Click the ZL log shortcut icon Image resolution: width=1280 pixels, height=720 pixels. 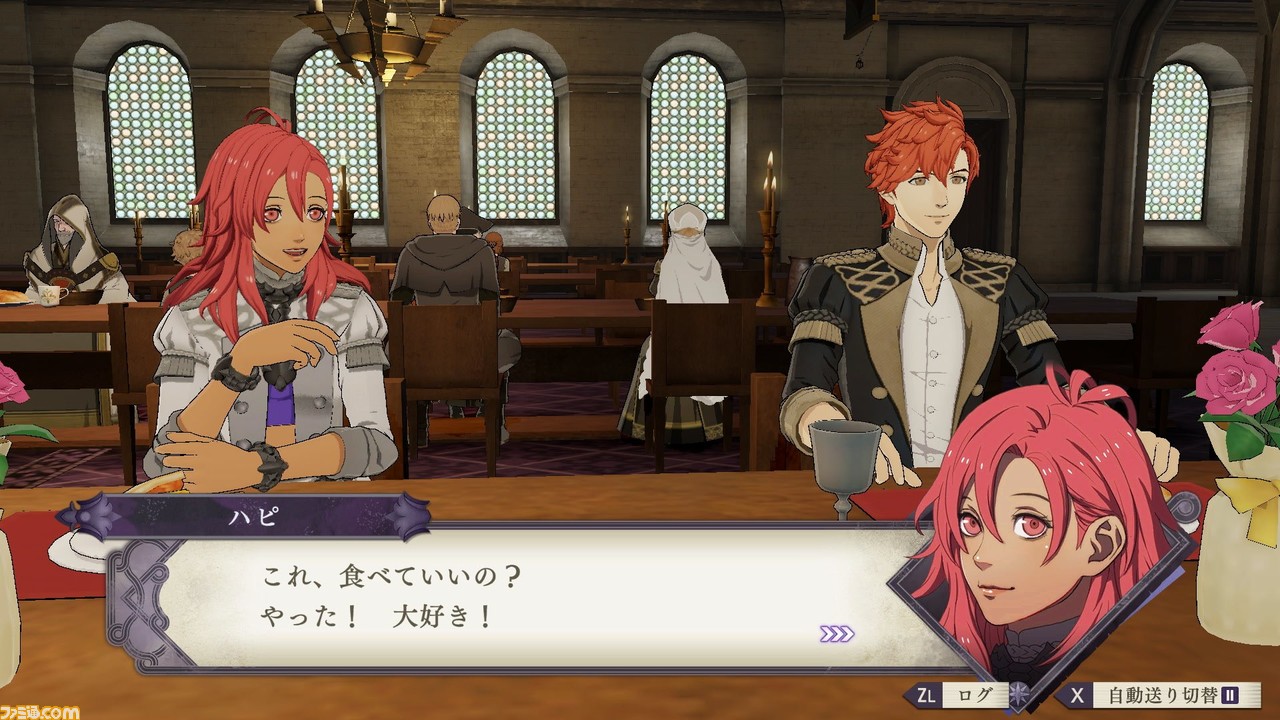(925, 692)
